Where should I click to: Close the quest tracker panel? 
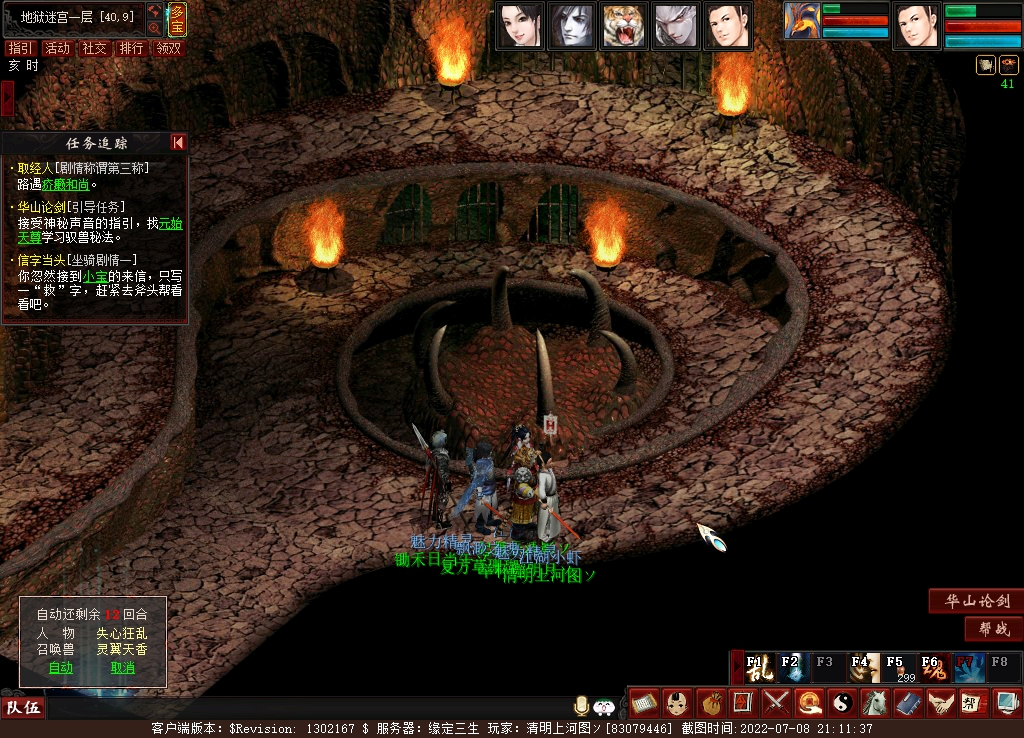[x=178, y=143]
